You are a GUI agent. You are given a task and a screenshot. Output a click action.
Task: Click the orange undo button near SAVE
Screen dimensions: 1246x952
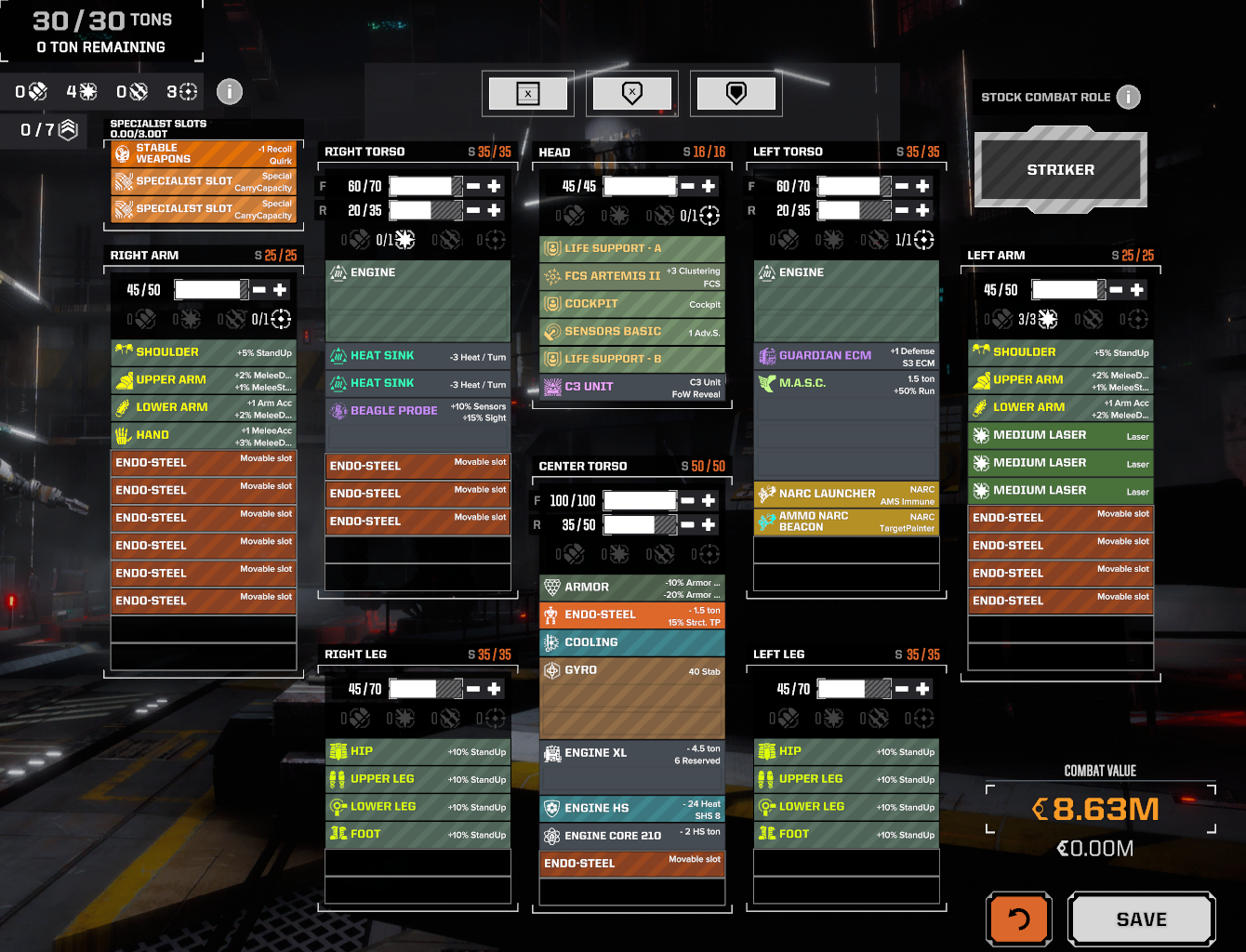pos(1019,919)
